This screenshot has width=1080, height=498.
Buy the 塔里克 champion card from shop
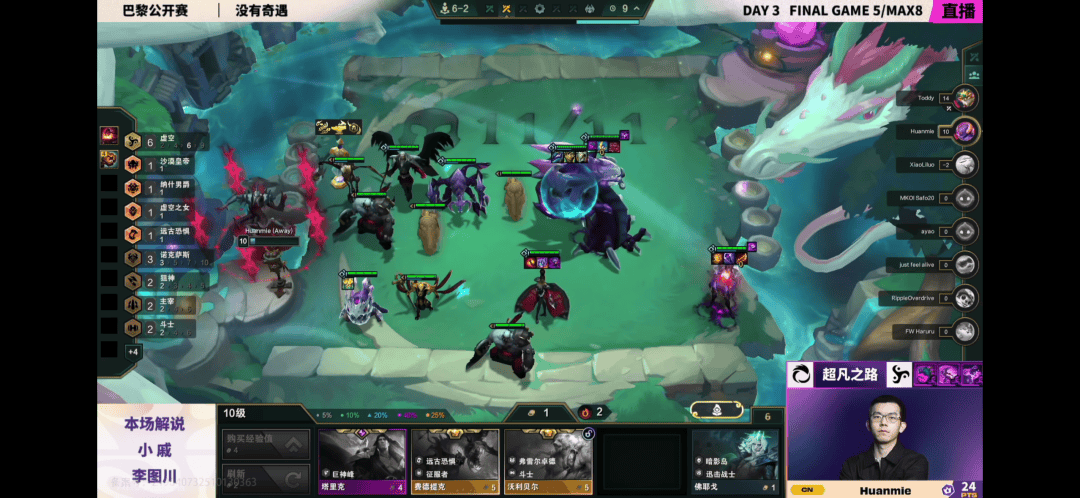(x=362, y=459)
